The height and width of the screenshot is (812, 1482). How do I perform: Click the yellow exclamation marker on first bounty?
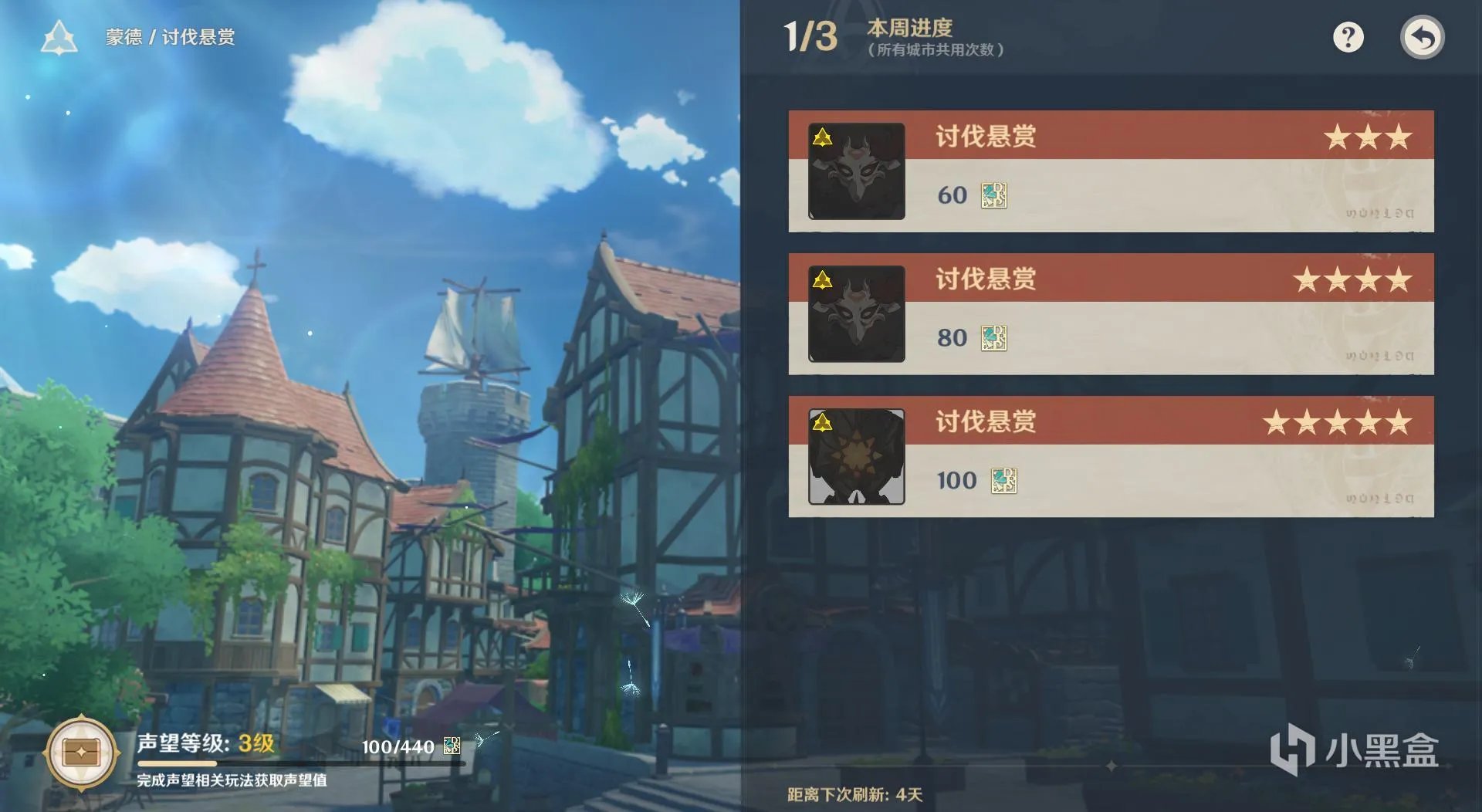click(822, 137)
